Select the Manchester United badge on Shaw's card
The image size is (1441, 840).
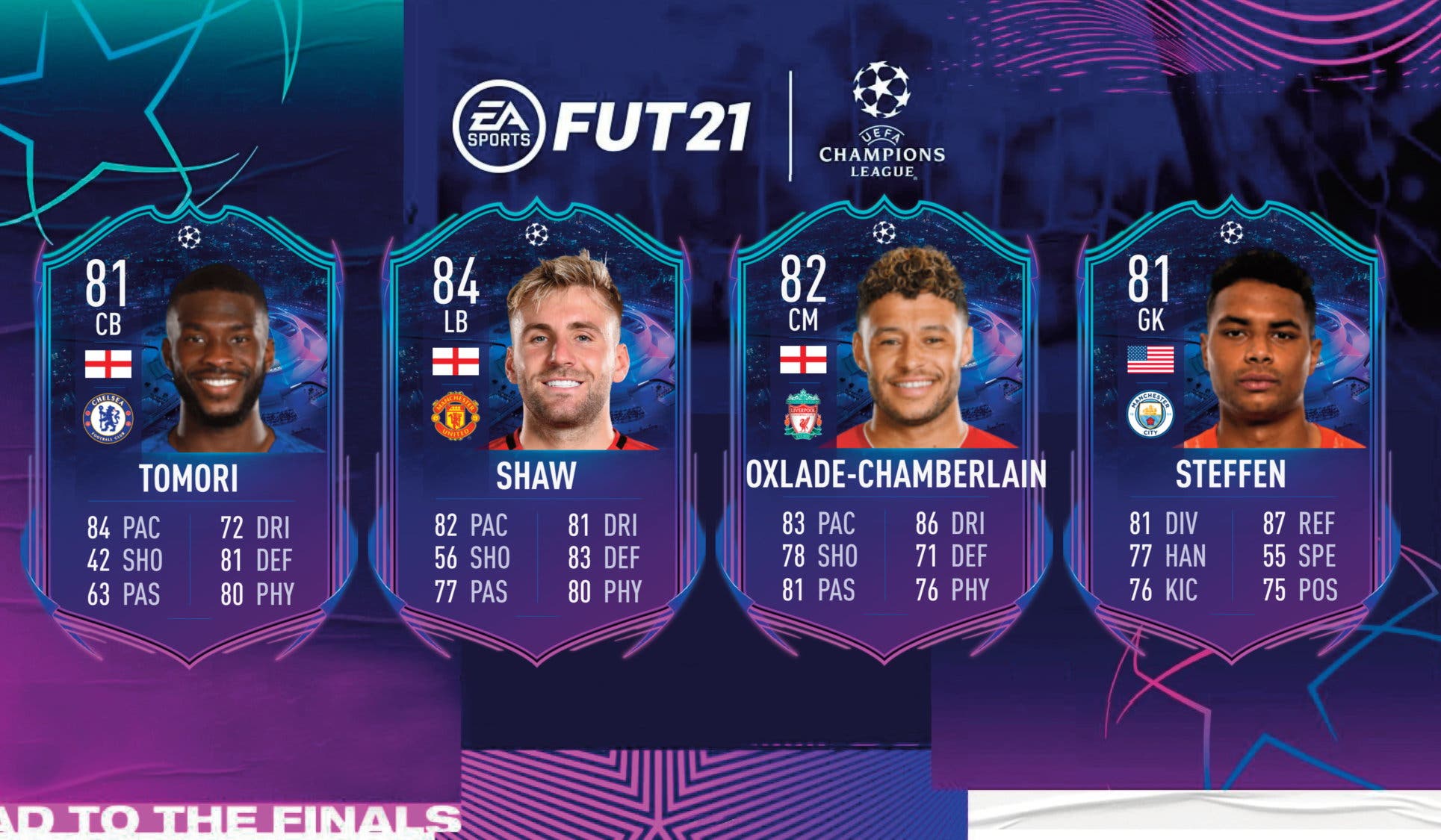(455, 415)
